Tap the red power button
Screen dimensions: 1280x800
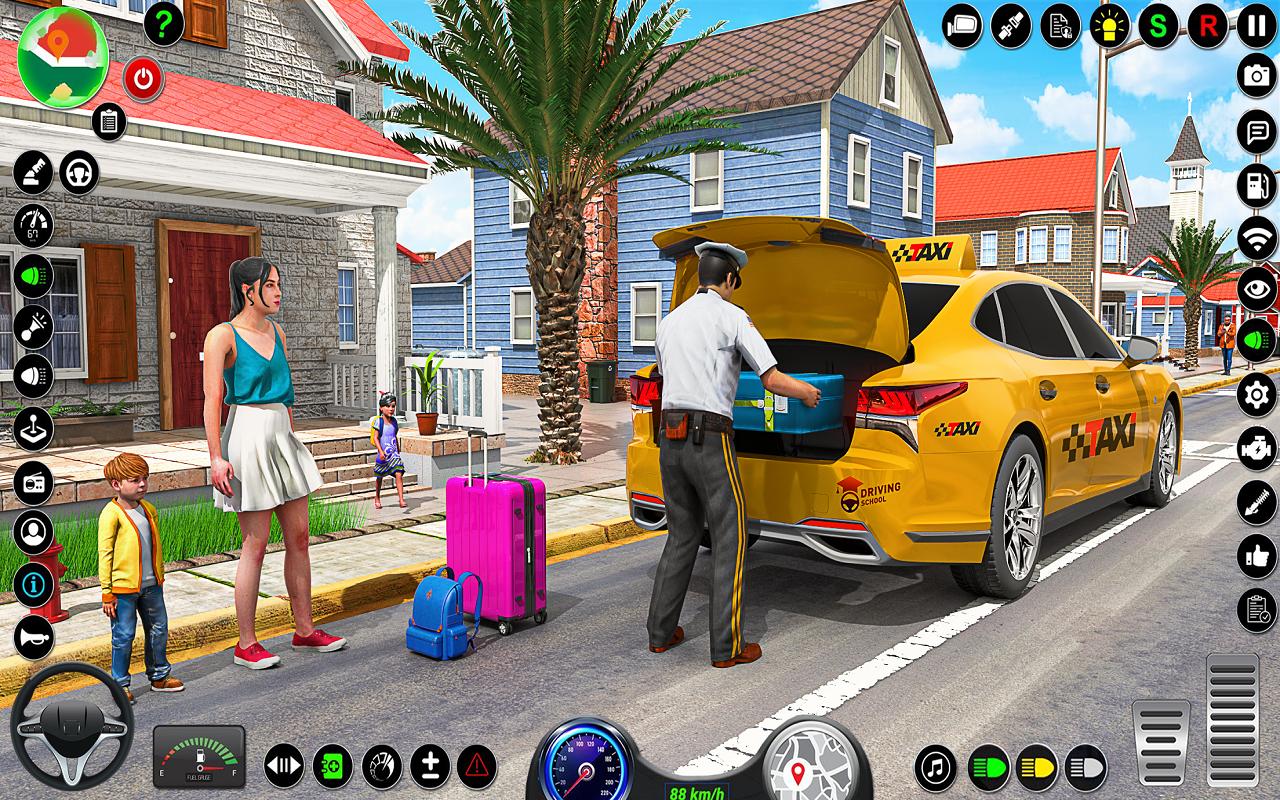(x=144, y=78)
